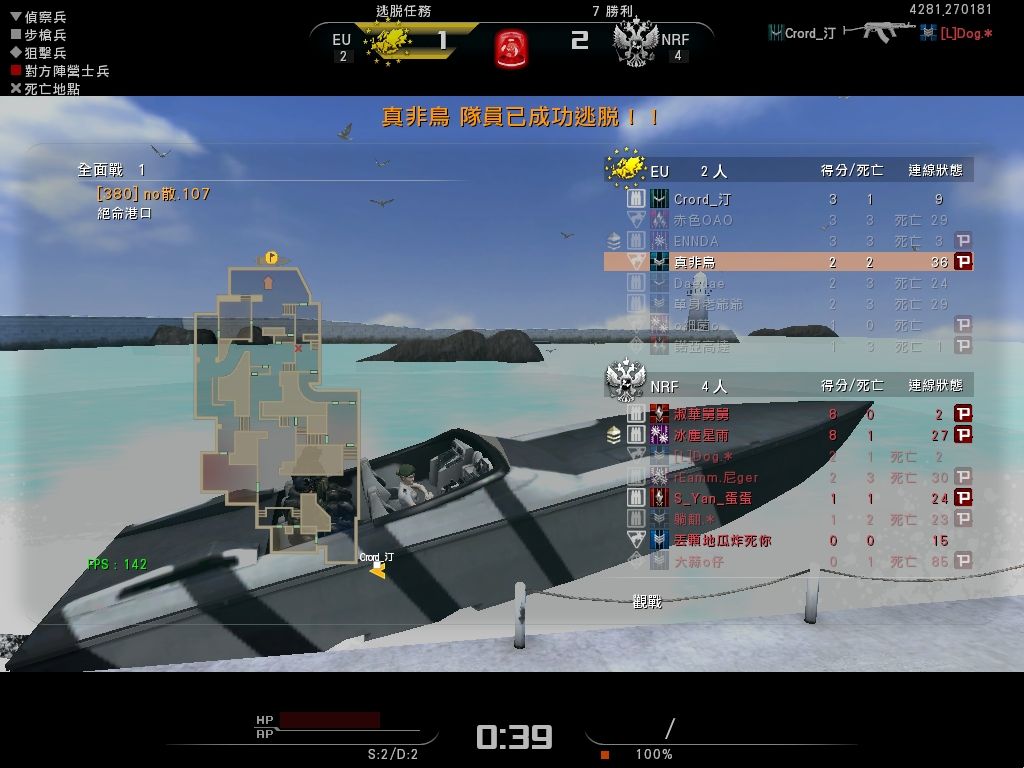Screen dimensions: 1024x768
Task: Select the highlighted 真非烏 player row
Action: (790, 262)
